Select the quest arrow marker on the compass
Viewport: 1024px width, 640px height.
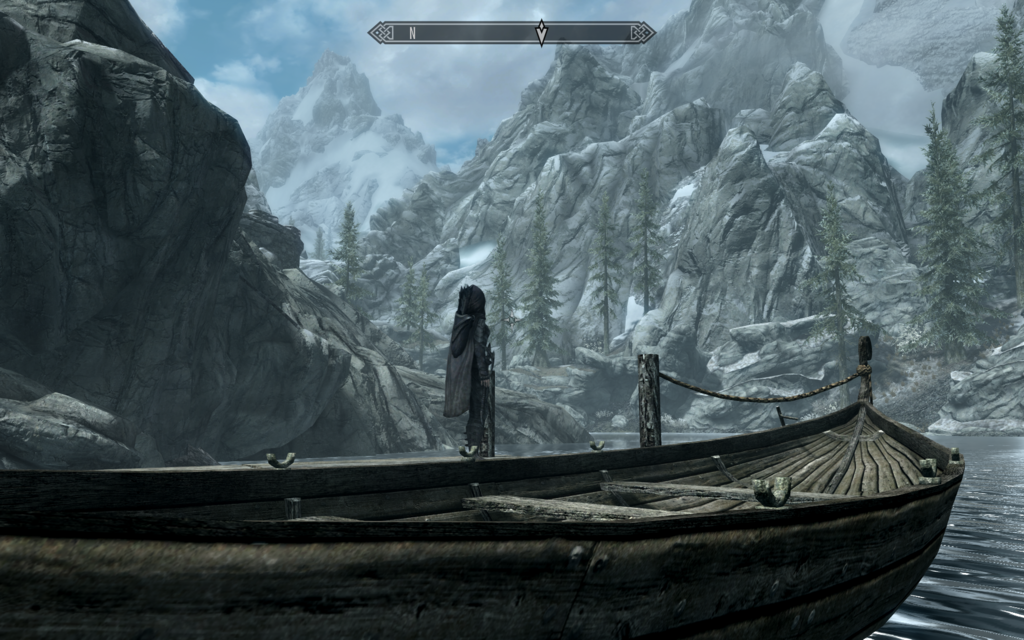click(541, 33)
